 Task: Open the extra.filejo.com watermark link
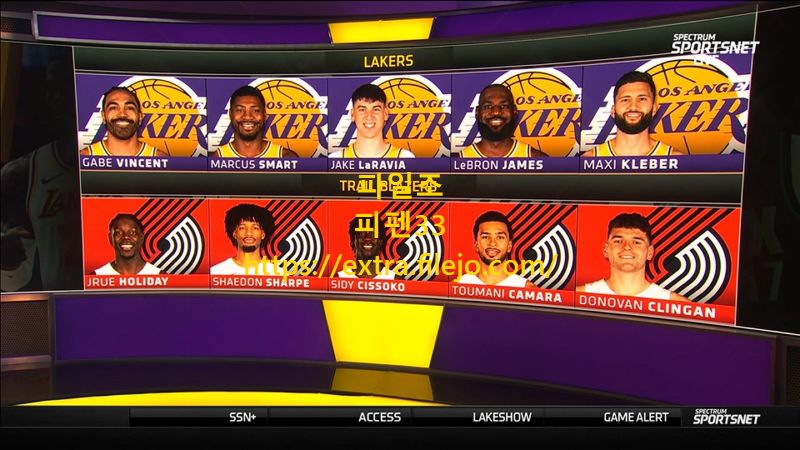pyautogui.click(x=400, y=266)
